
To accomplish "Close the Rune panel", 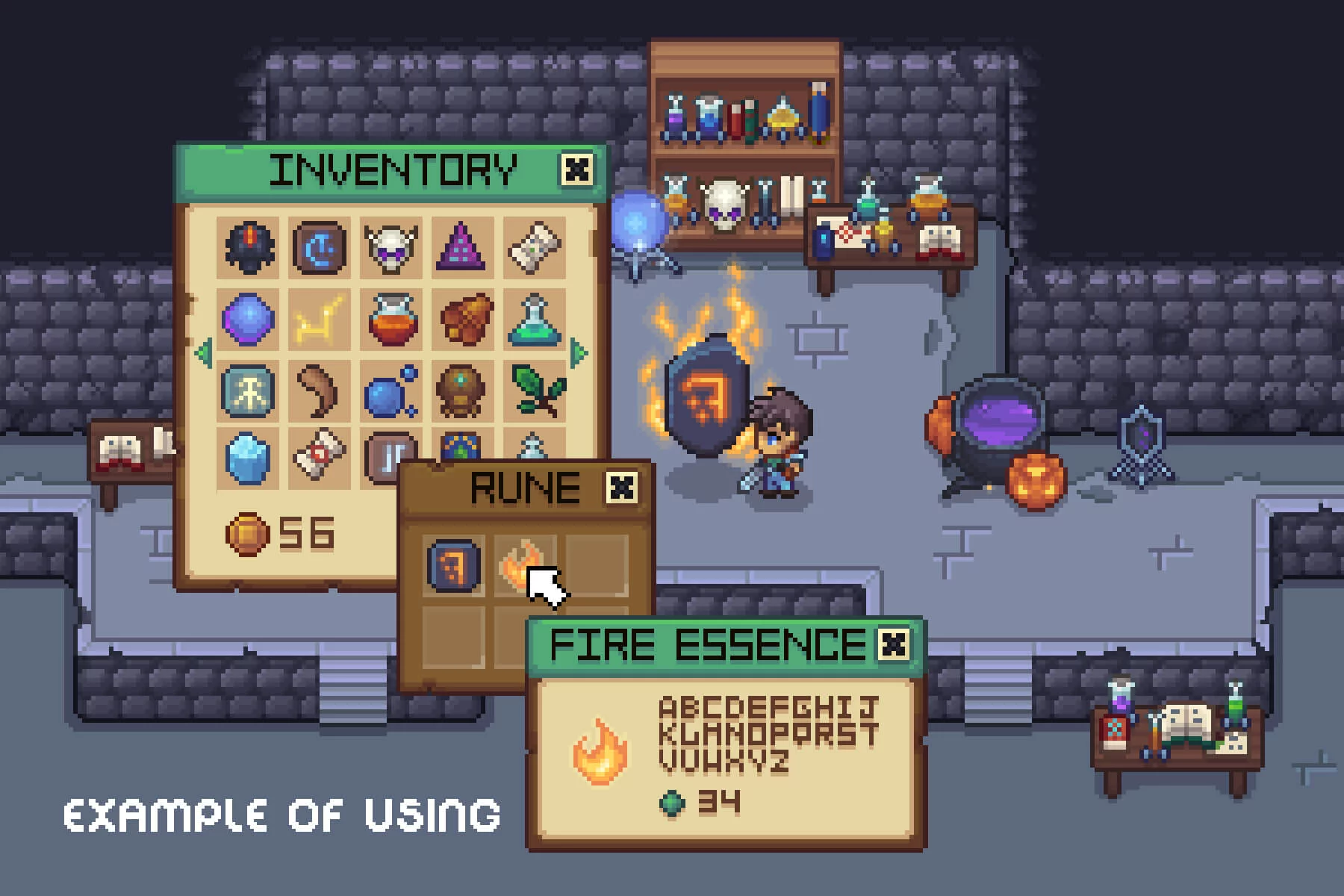I will click(x=621, y=488).
